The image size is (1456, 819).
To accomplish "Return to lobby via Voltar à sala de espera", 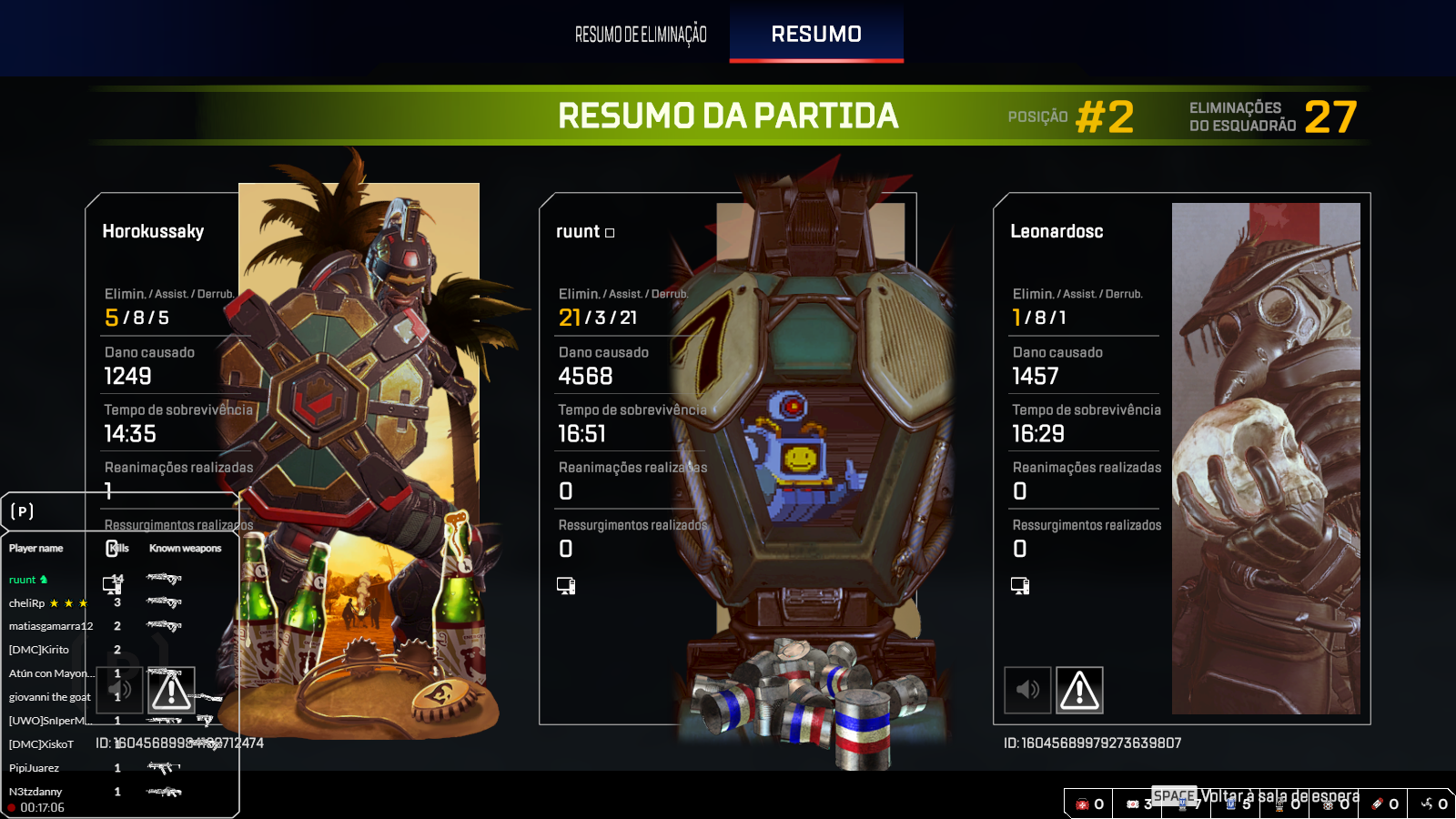I will click(x=1279, y=796).
